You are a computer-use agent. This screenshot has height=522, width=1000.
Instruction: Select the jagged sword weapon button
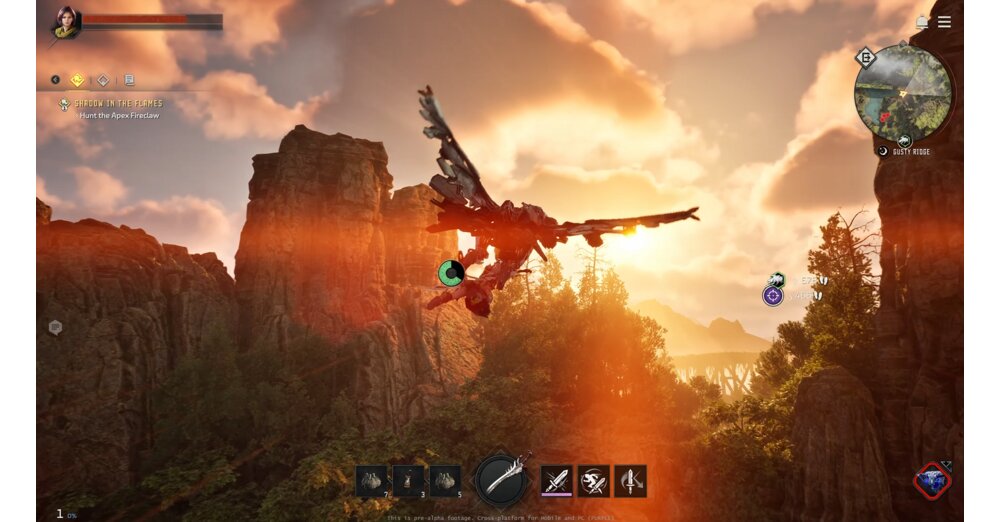pos(501,479)
